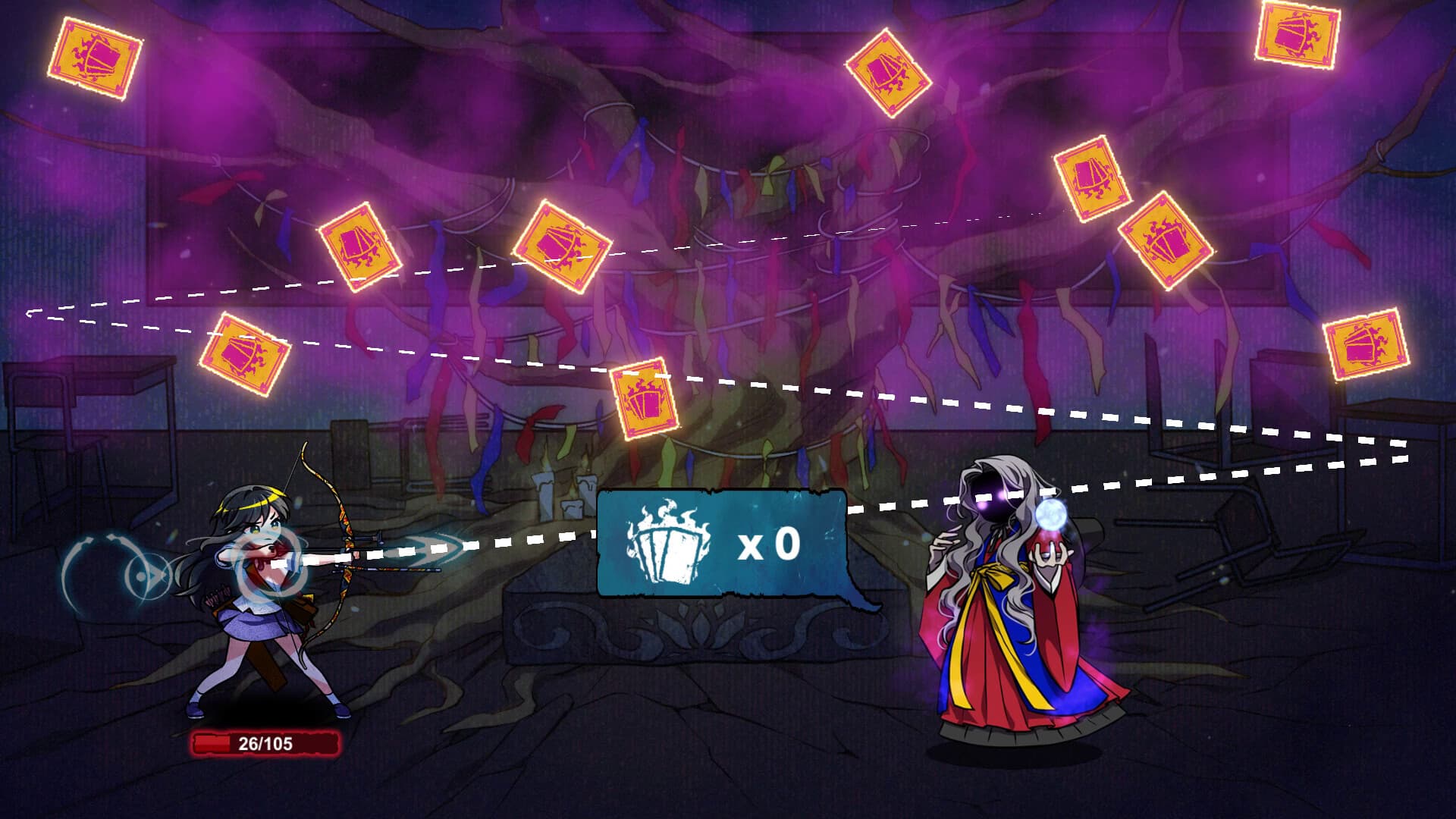Click the archer heroine character
1456x819 pixels.
tap(258, 599)
